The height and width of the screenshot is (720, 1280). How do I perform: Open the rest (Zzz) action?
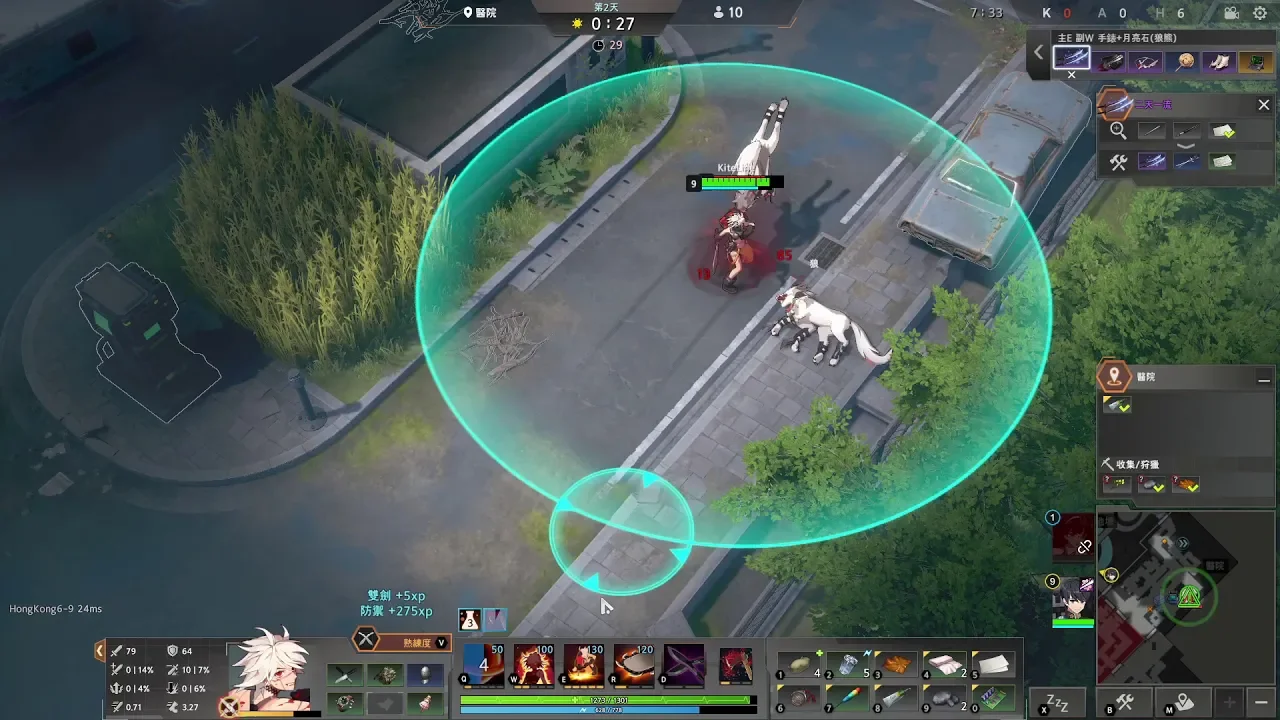1057,701
